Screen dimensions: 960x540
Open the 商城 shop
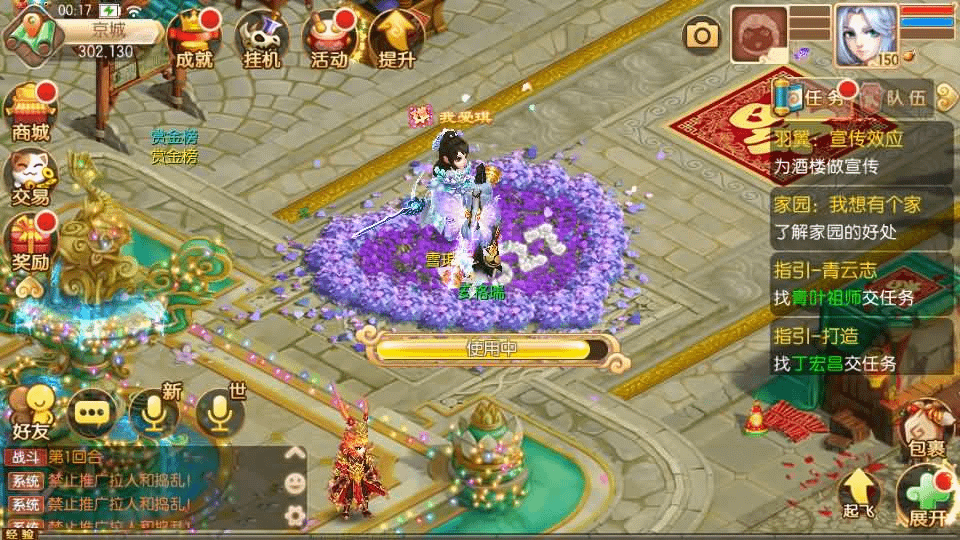coord(30,112)
